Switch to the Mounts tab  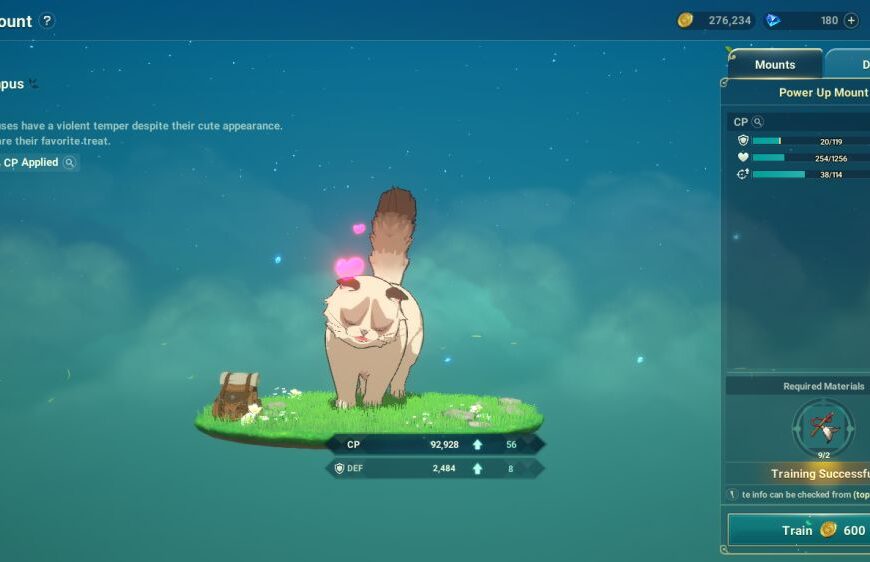pos(774,64)
